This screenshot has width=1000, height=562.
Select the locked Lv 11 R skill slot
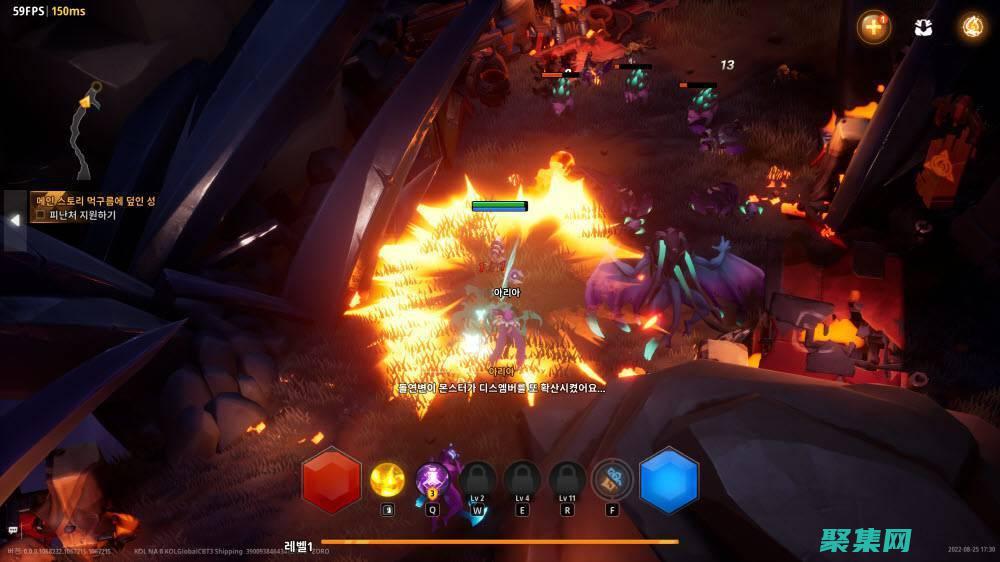point(567,480)
